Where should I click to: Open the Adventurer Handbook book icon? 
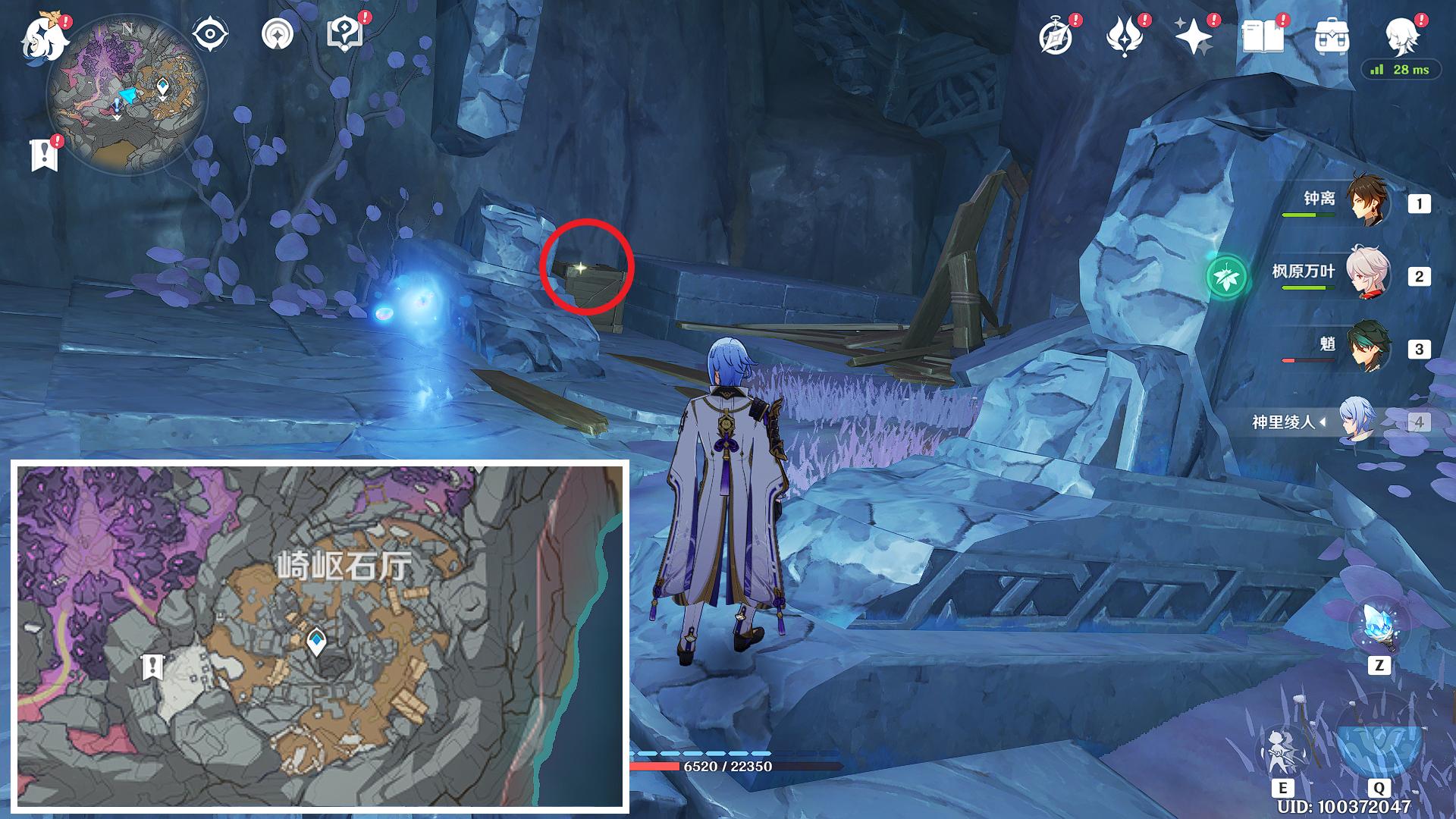[1263, 36]
